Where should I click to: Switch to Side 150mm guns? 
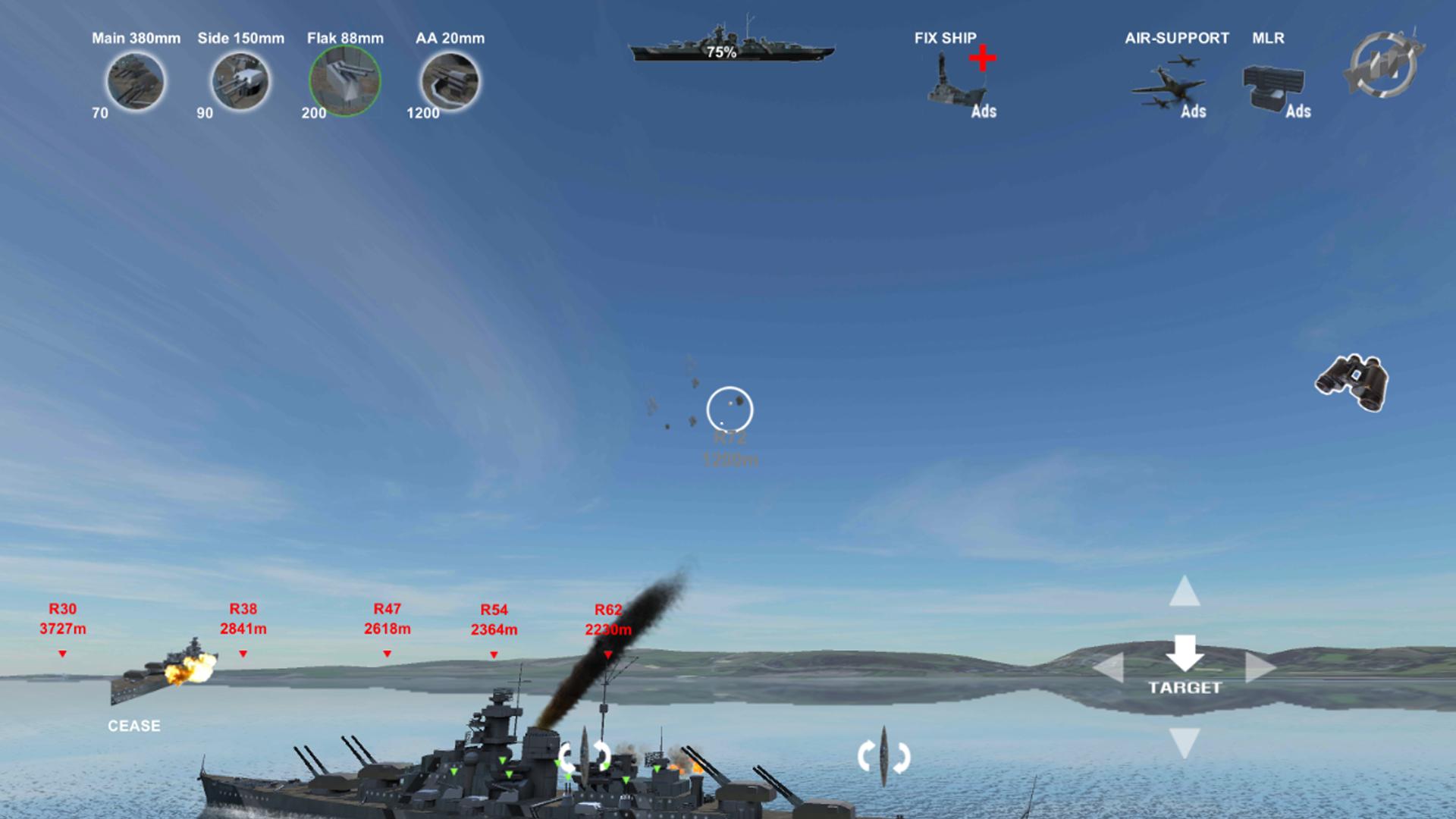(x=240, y=81)
